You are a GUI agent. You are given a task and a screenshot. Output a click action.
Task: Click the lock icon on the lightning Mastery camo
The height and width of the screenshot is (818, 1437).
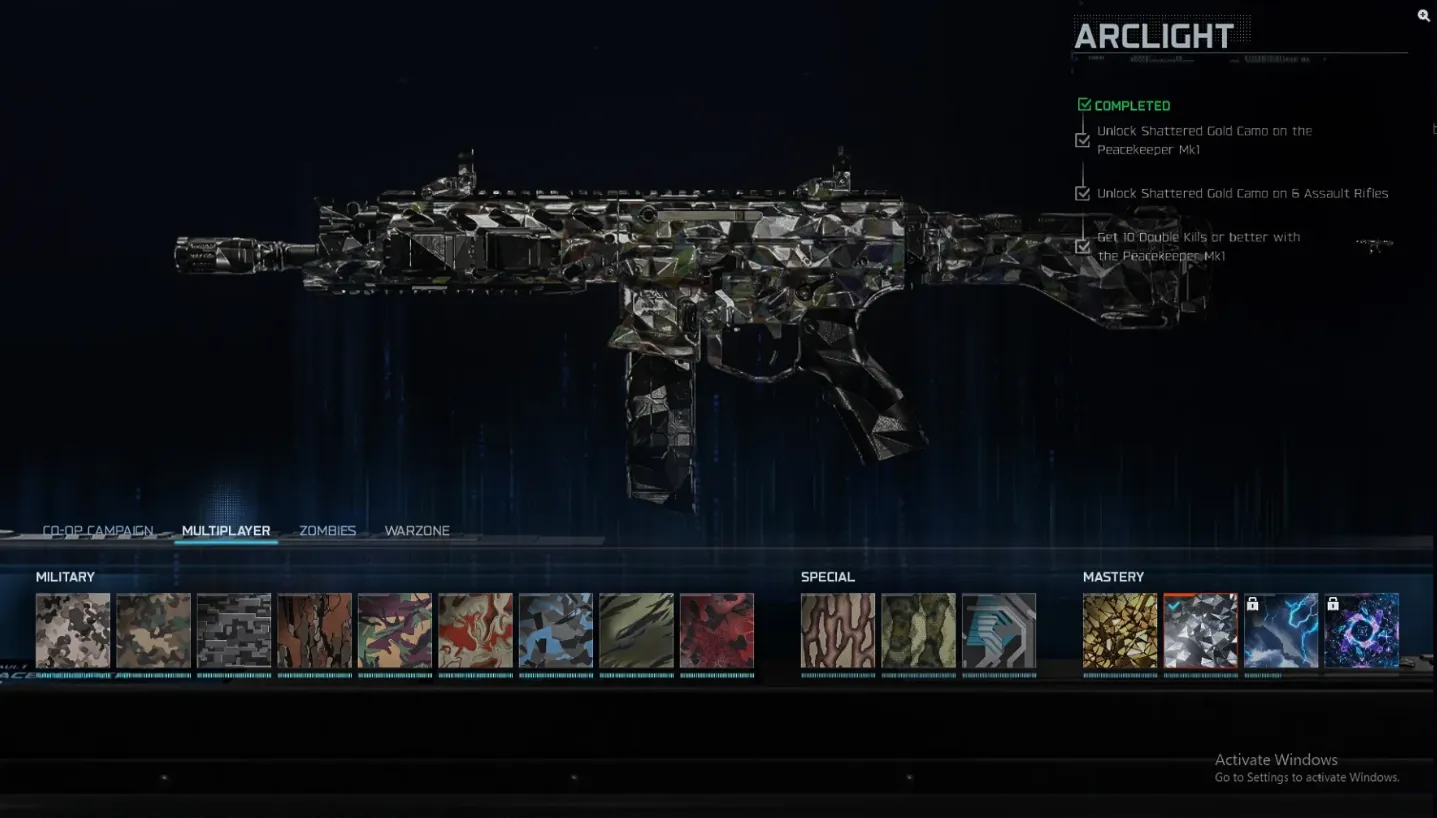pos(1253,603)
